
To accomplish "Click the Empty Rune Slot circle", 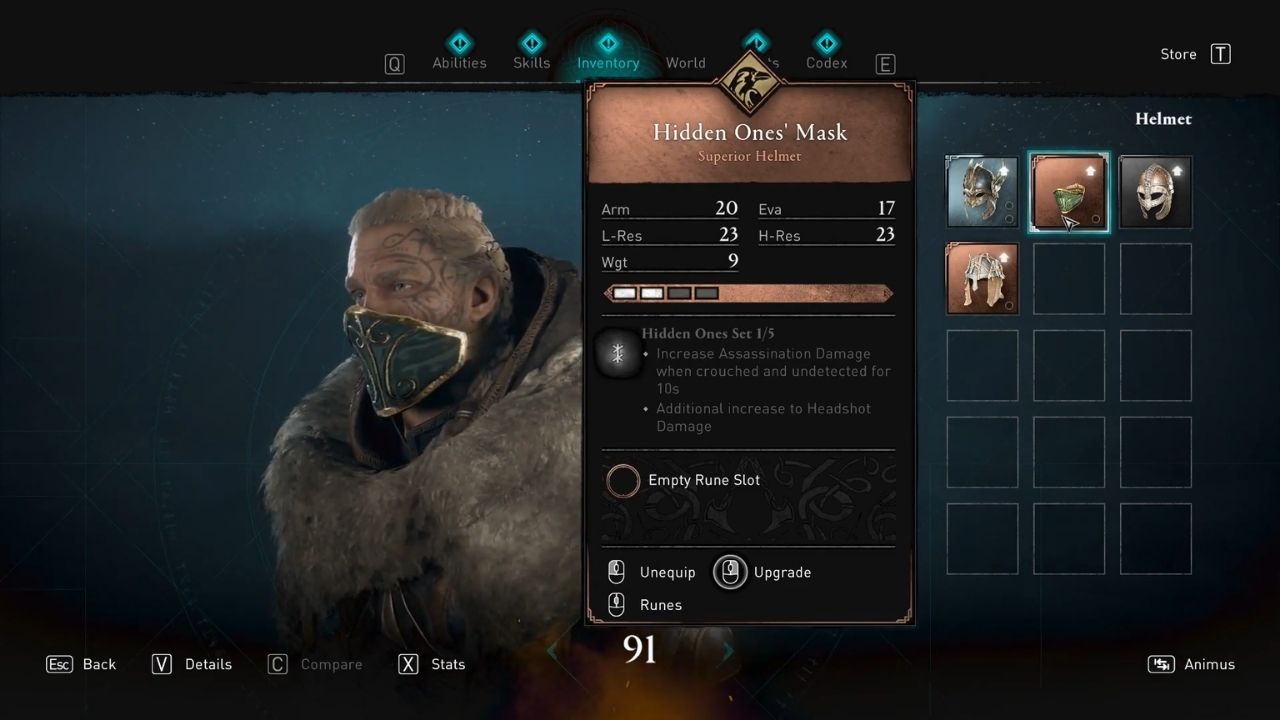I will click(622, 480).
